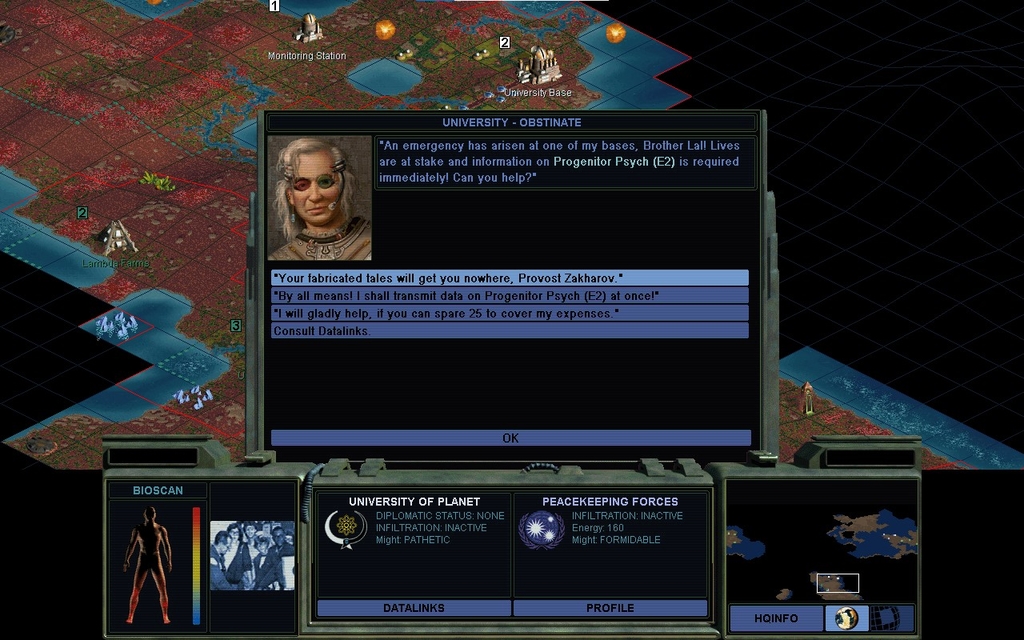Click the world minimap
This screenshot has height=640, width=1024.
point(821,542)
